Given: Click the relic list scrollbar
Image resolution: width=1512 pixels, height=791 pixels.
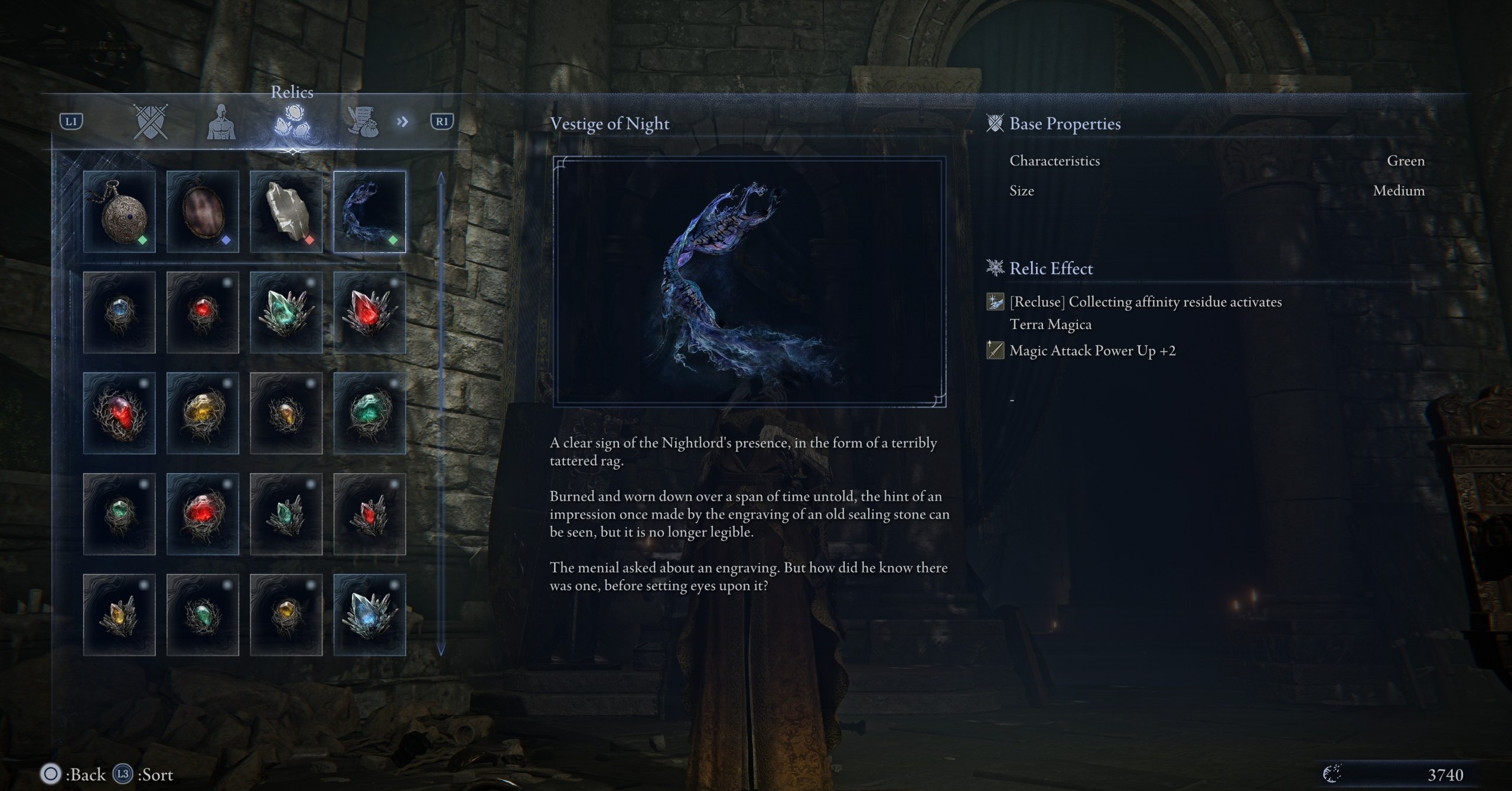Looking at the screenshot, I should 441,414.
